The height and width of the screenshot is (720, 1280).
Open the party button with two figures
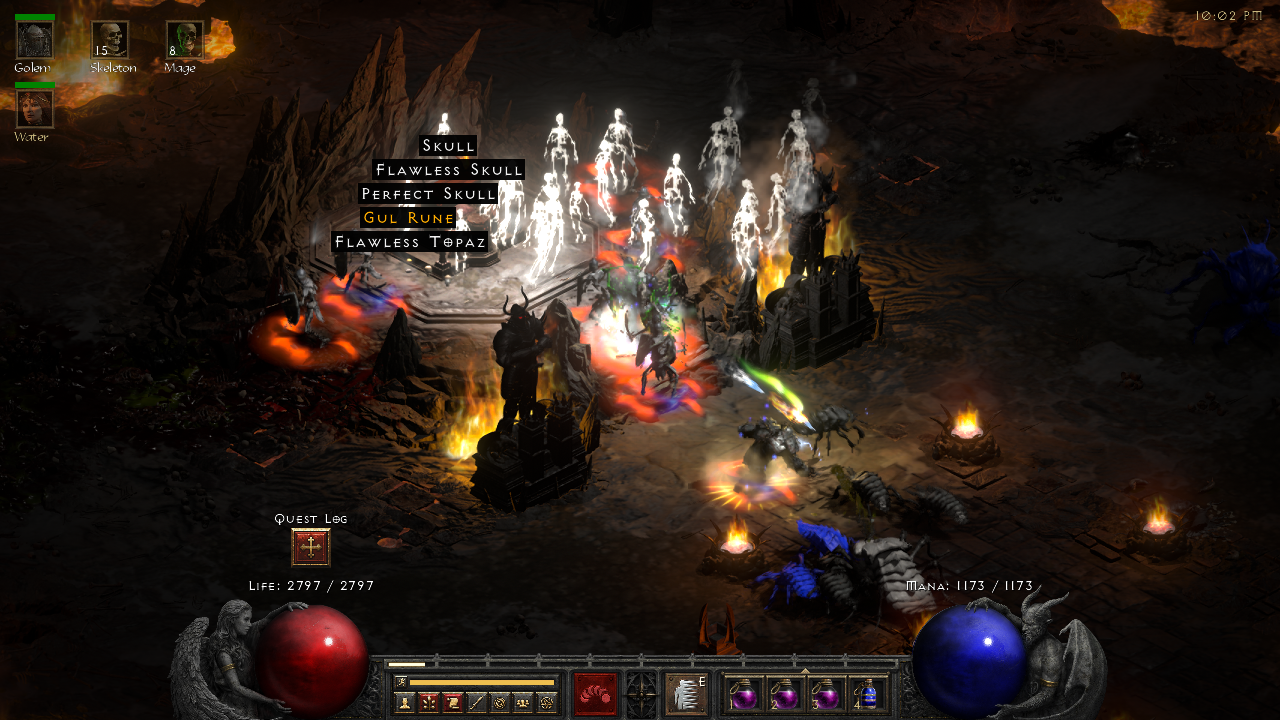[523, 703]
